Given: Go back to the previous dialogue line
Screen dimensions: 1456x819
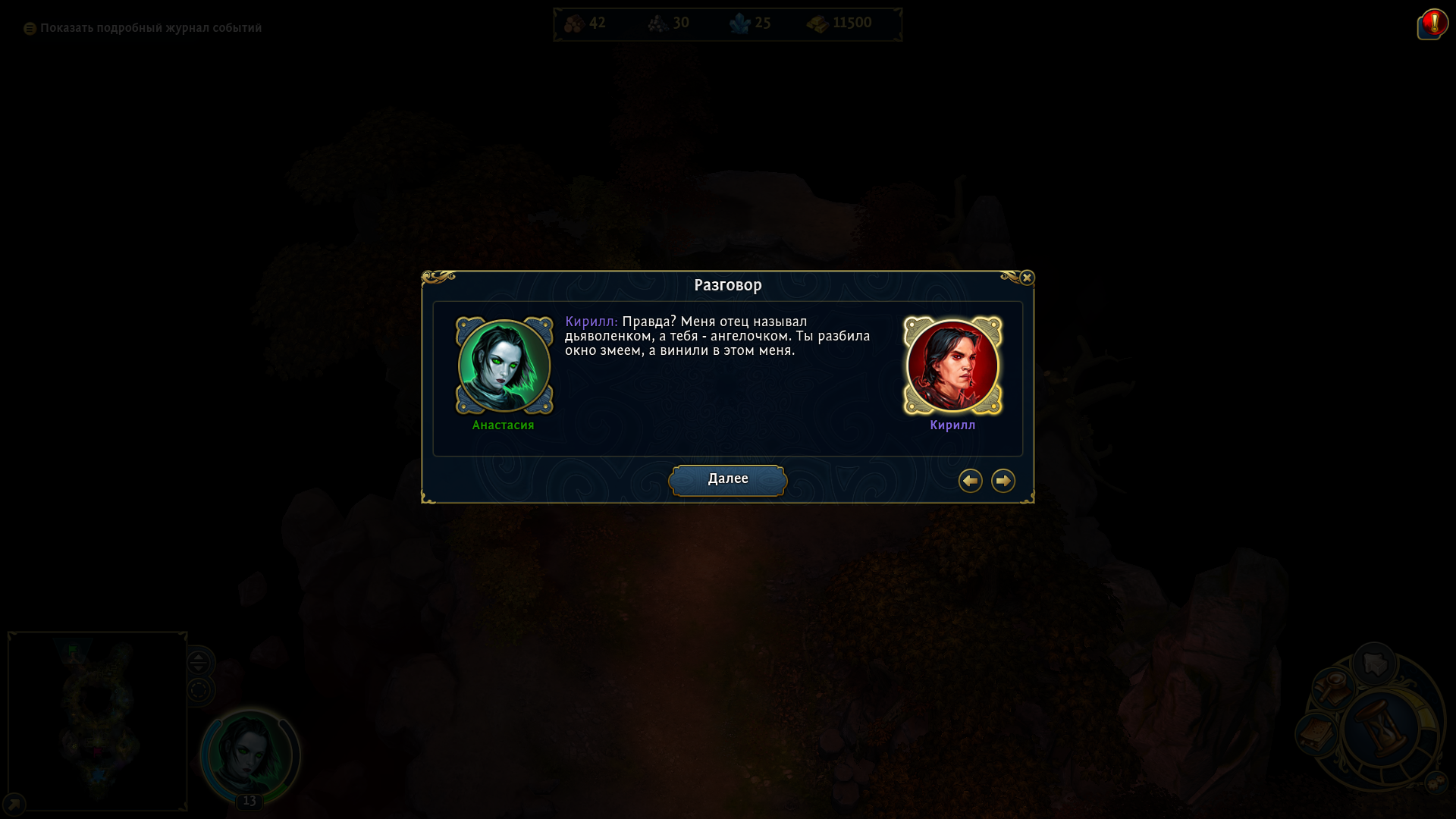Looking at the screenshot, I should pyautogui.click(x=970, y=481).
